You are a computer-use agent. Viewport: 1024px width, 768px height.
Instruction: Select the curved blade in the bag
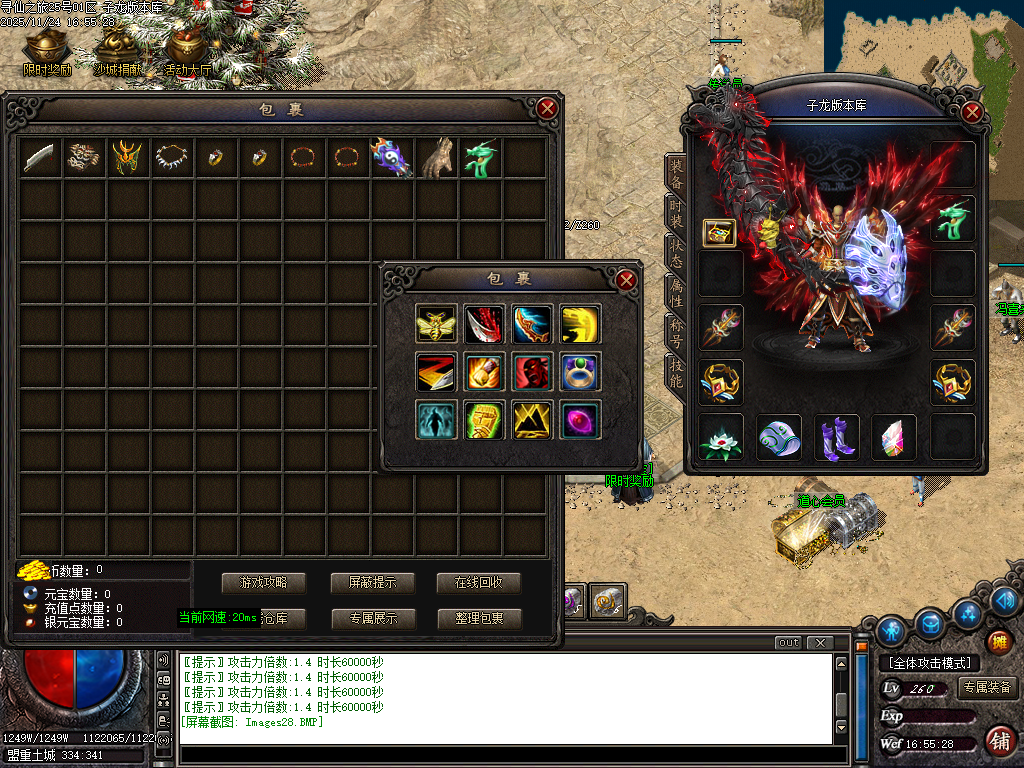[41, 157]
